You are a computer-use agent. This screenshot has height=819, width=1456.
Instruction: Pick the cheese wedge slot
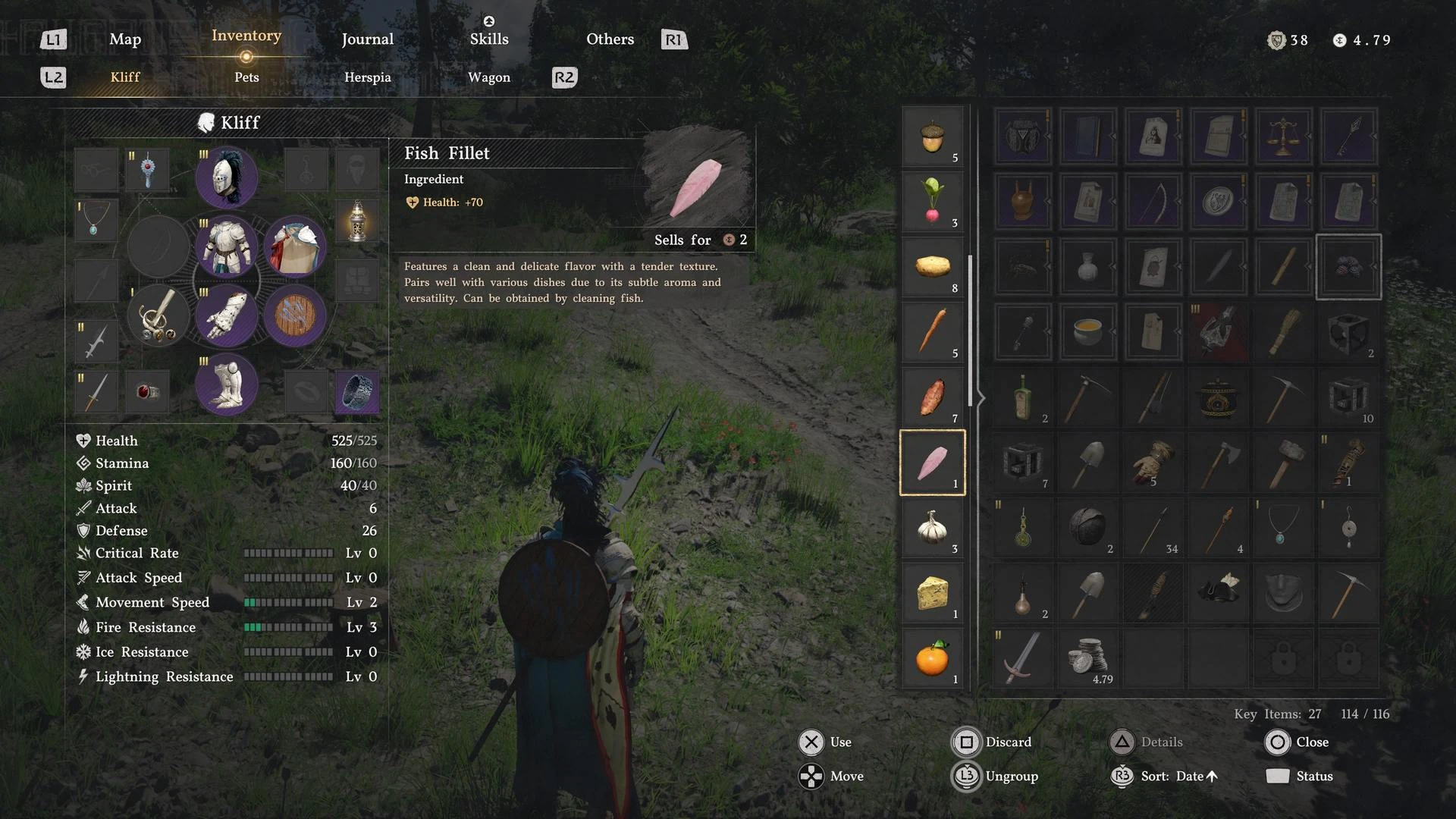click(932, 593)
